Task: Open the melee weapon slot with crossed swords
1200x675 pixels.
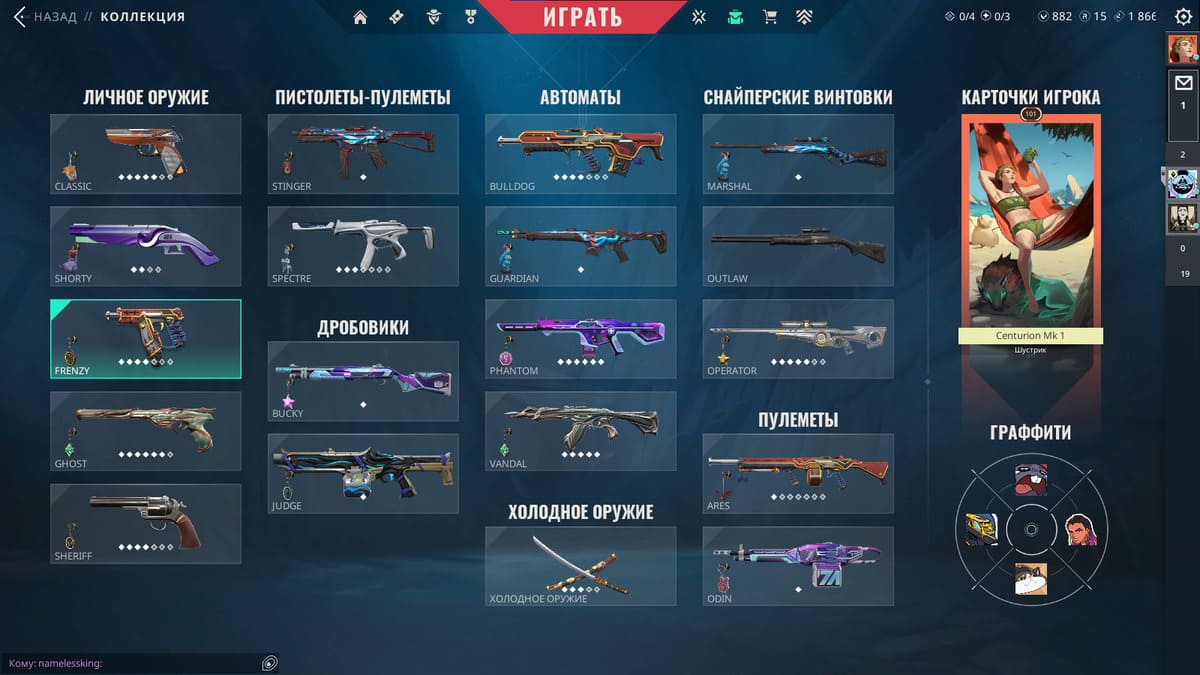Action: coord(580,566)
